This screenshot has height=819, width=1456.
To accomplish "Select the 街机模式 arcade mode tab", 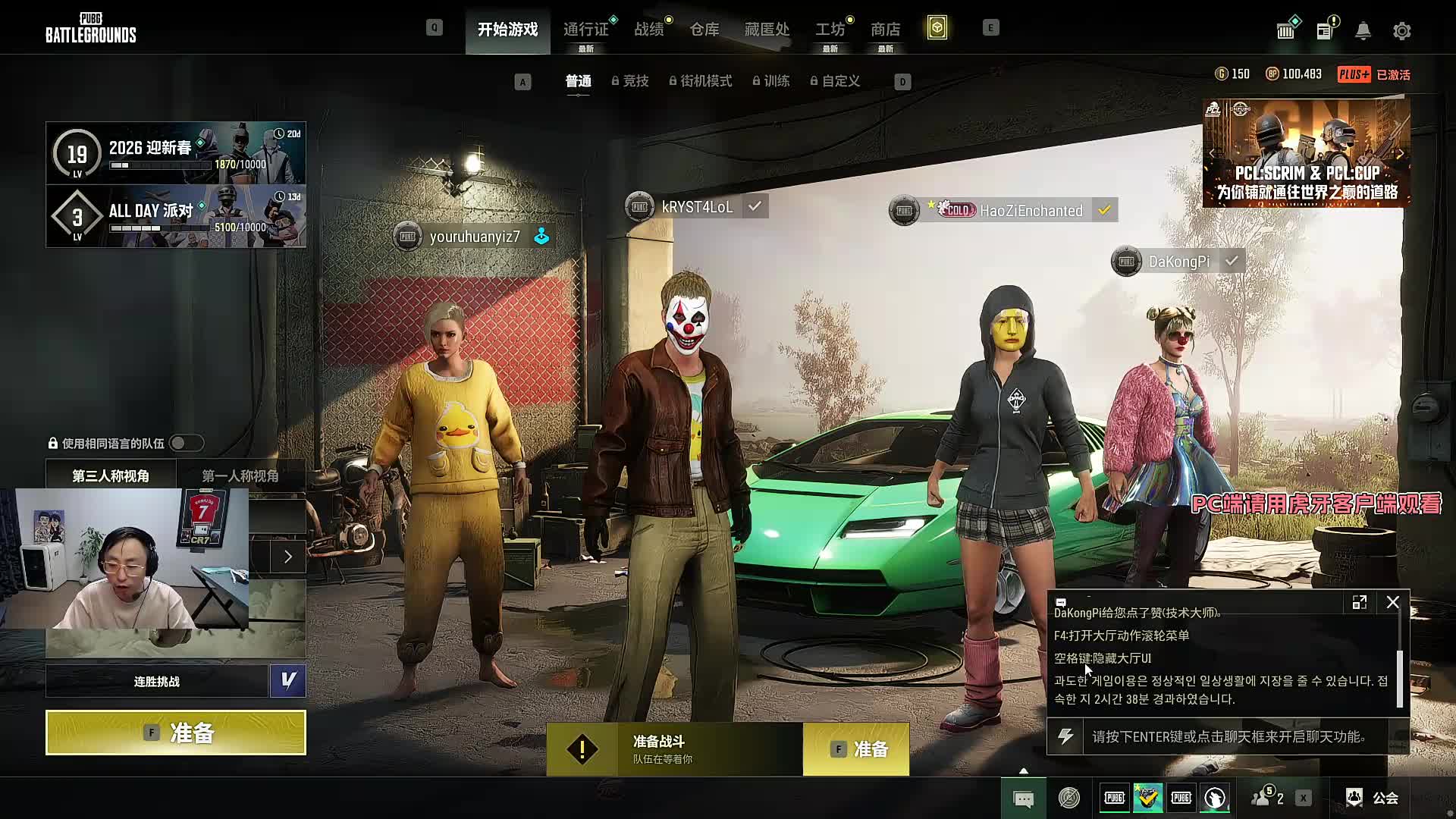I will [701, 81].
